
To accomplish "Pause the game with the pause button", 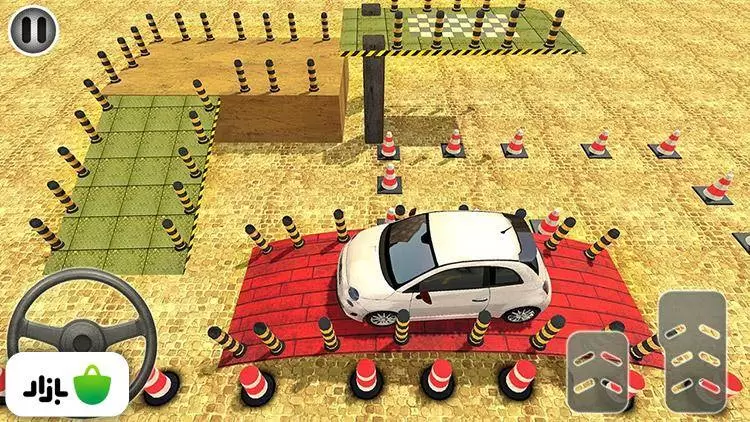I will (x=34, y=30).
